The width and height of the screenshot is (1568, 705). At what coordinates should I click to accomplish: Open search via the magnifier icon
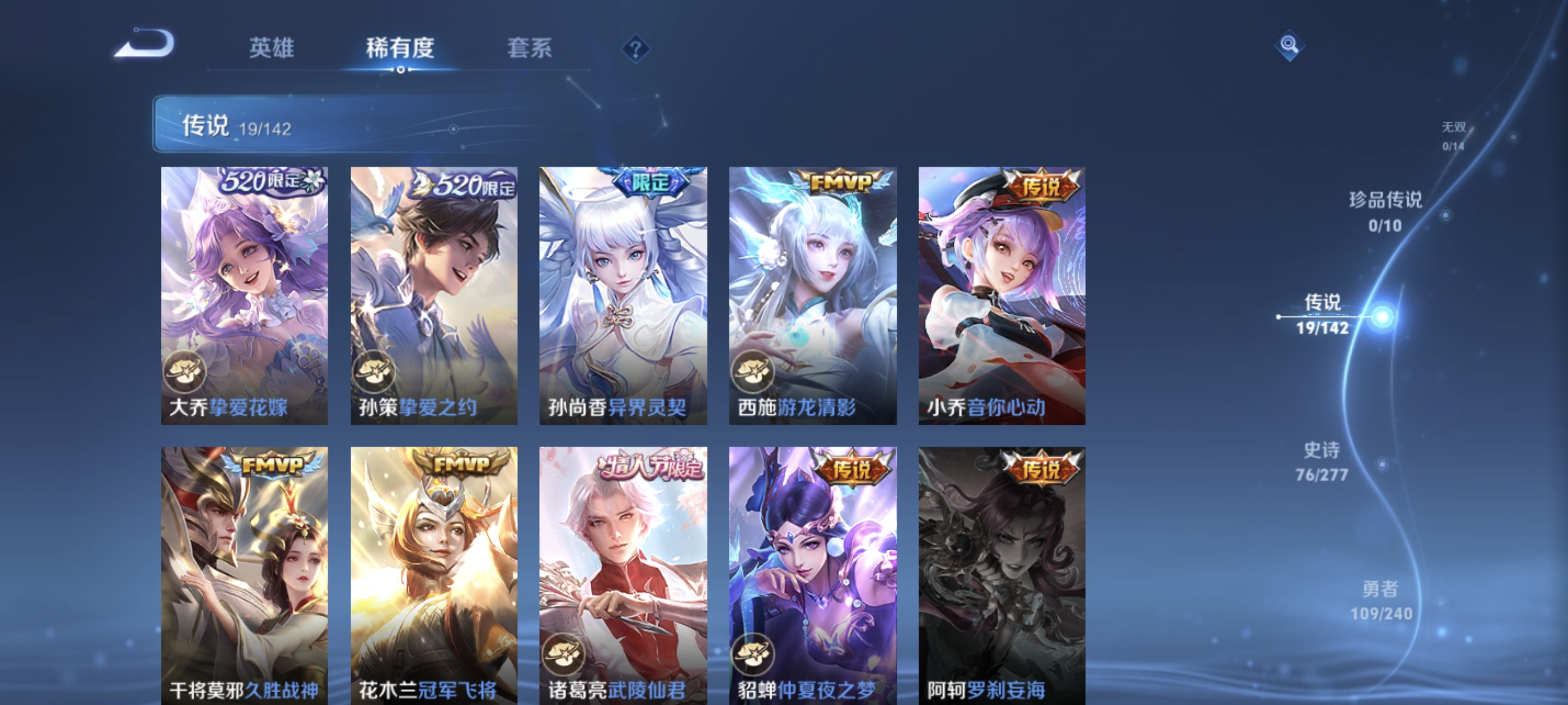point(1290,44)
